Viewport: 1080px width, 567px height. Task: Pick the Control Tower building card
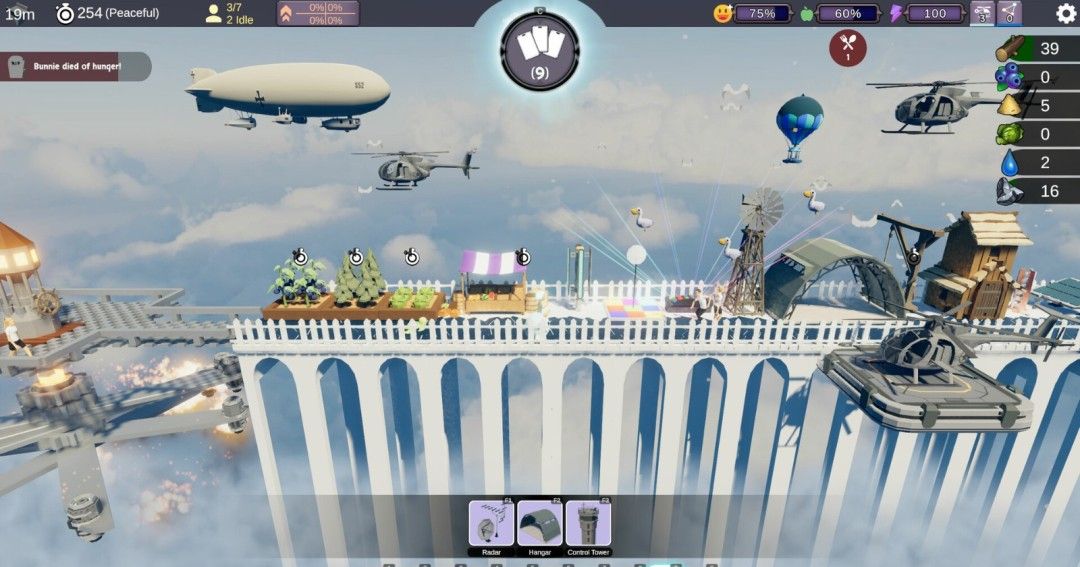click(588, 523)
